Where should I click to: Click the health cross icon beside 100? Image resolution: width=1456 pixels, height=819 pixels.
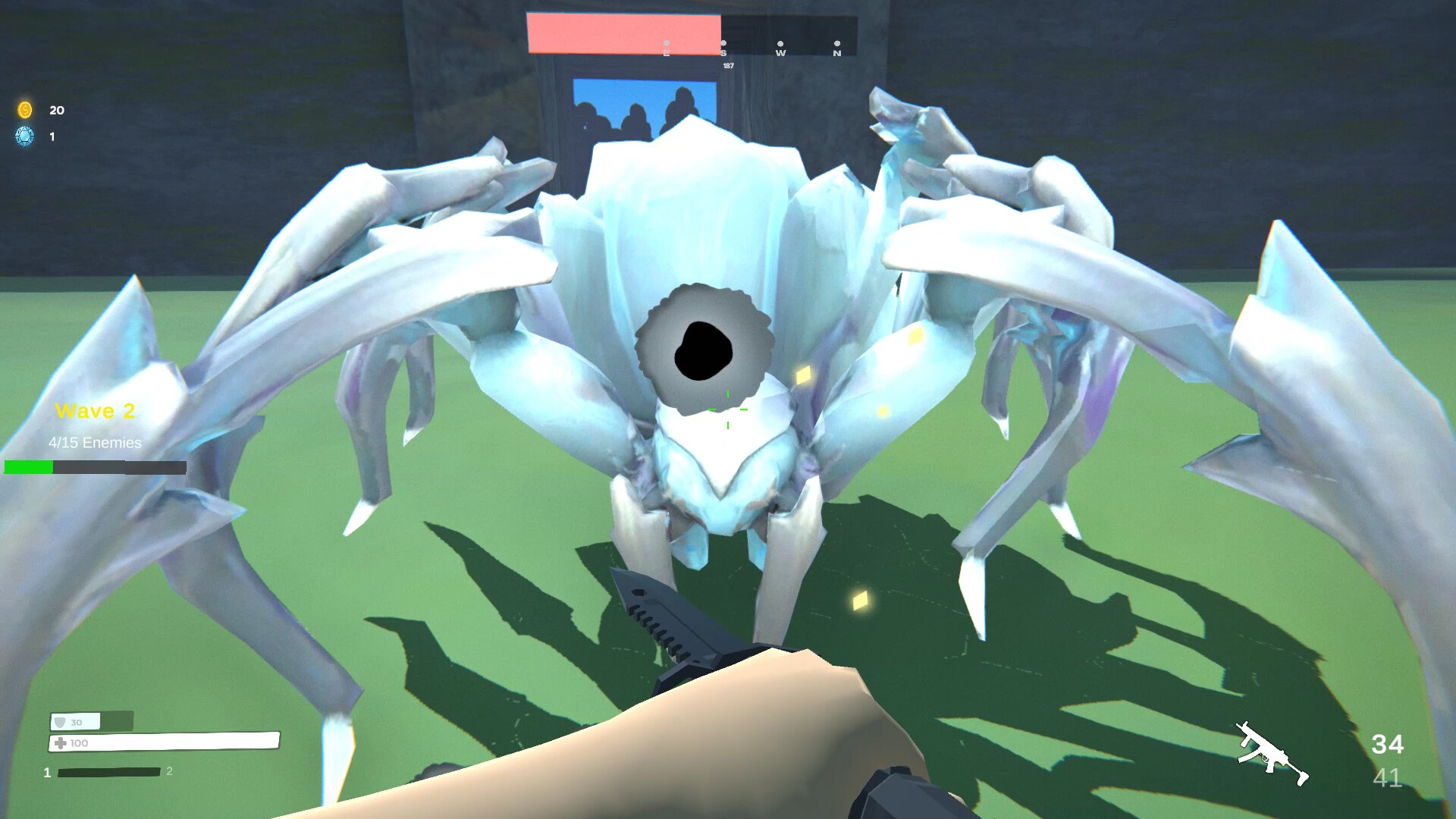tap(59, 743)
